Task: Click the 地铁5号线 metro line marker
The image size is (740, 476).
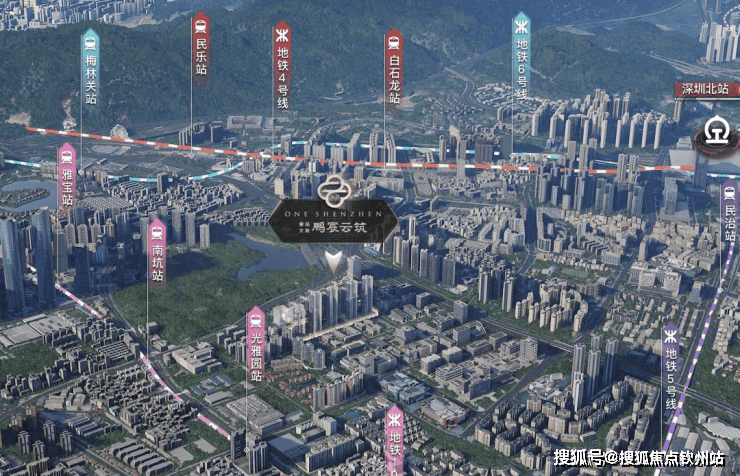Action: tap(670, 357)
